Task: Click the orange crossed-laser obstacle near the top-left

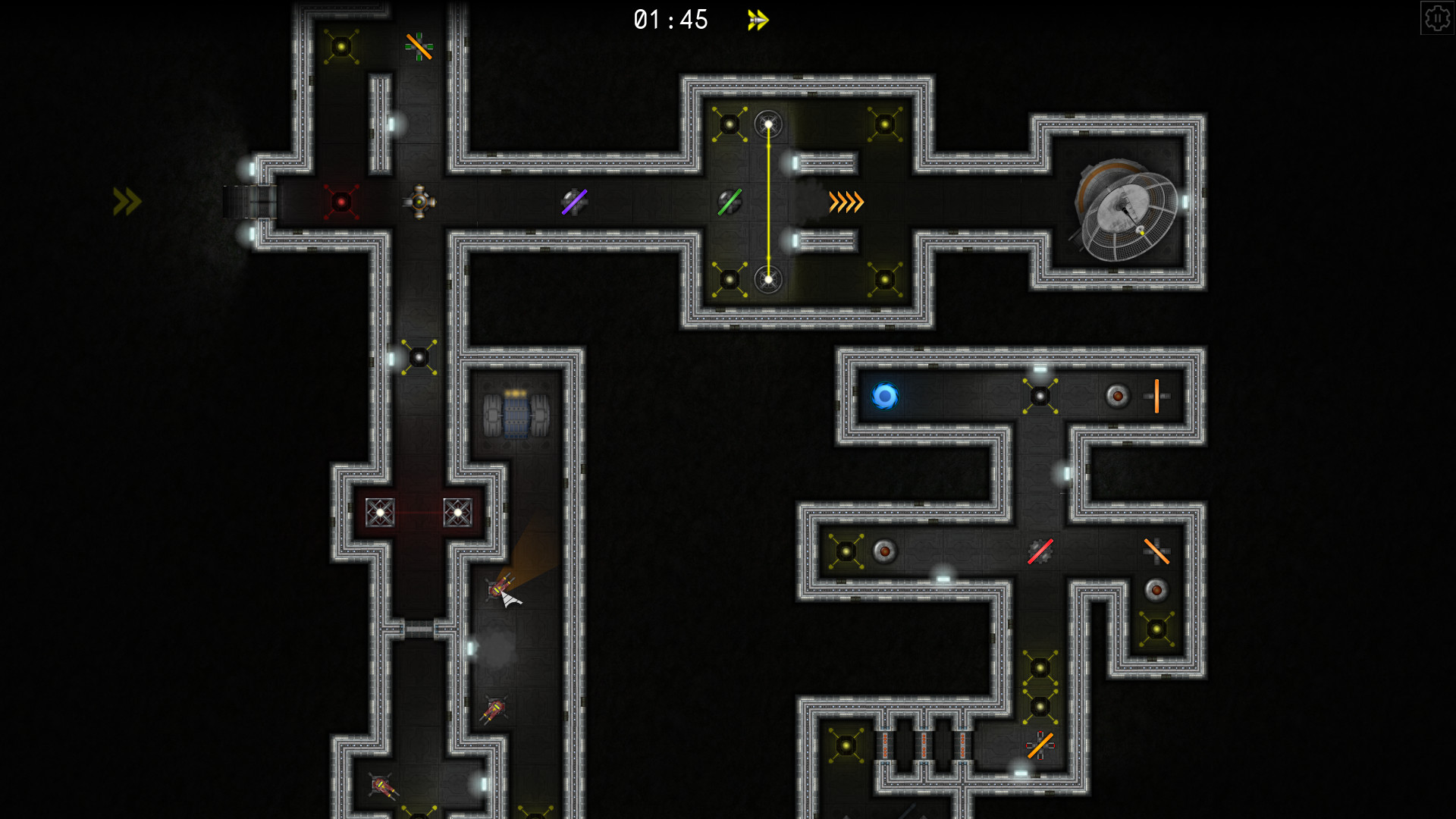Action: [419, 48]
